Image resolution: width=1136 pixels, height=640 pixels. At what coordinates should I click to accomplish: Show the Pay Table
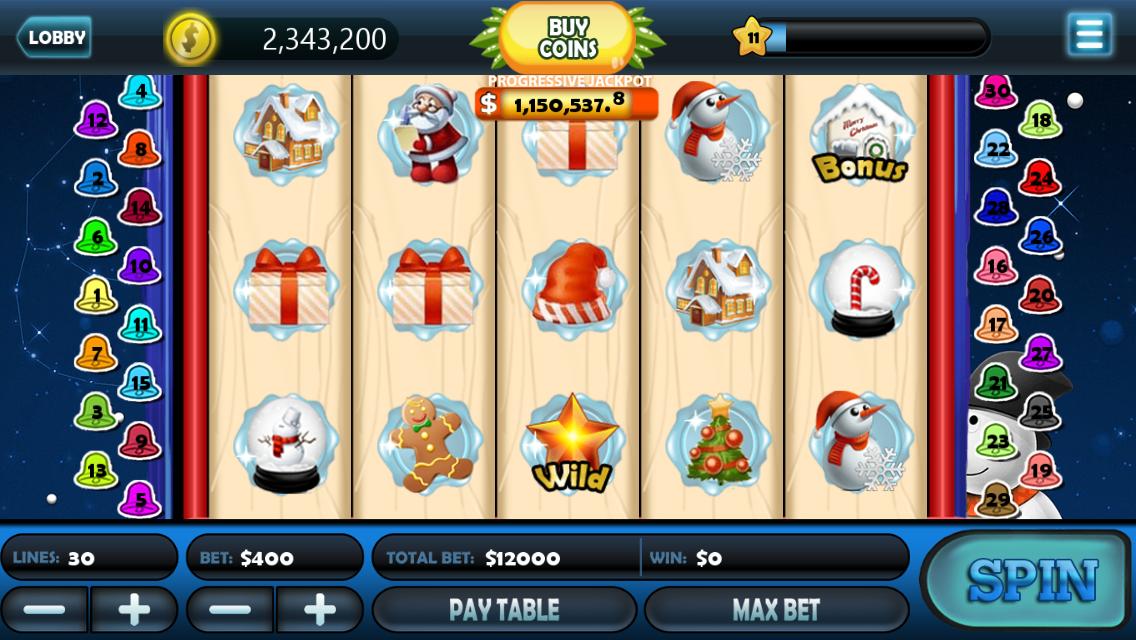[504, 609]
